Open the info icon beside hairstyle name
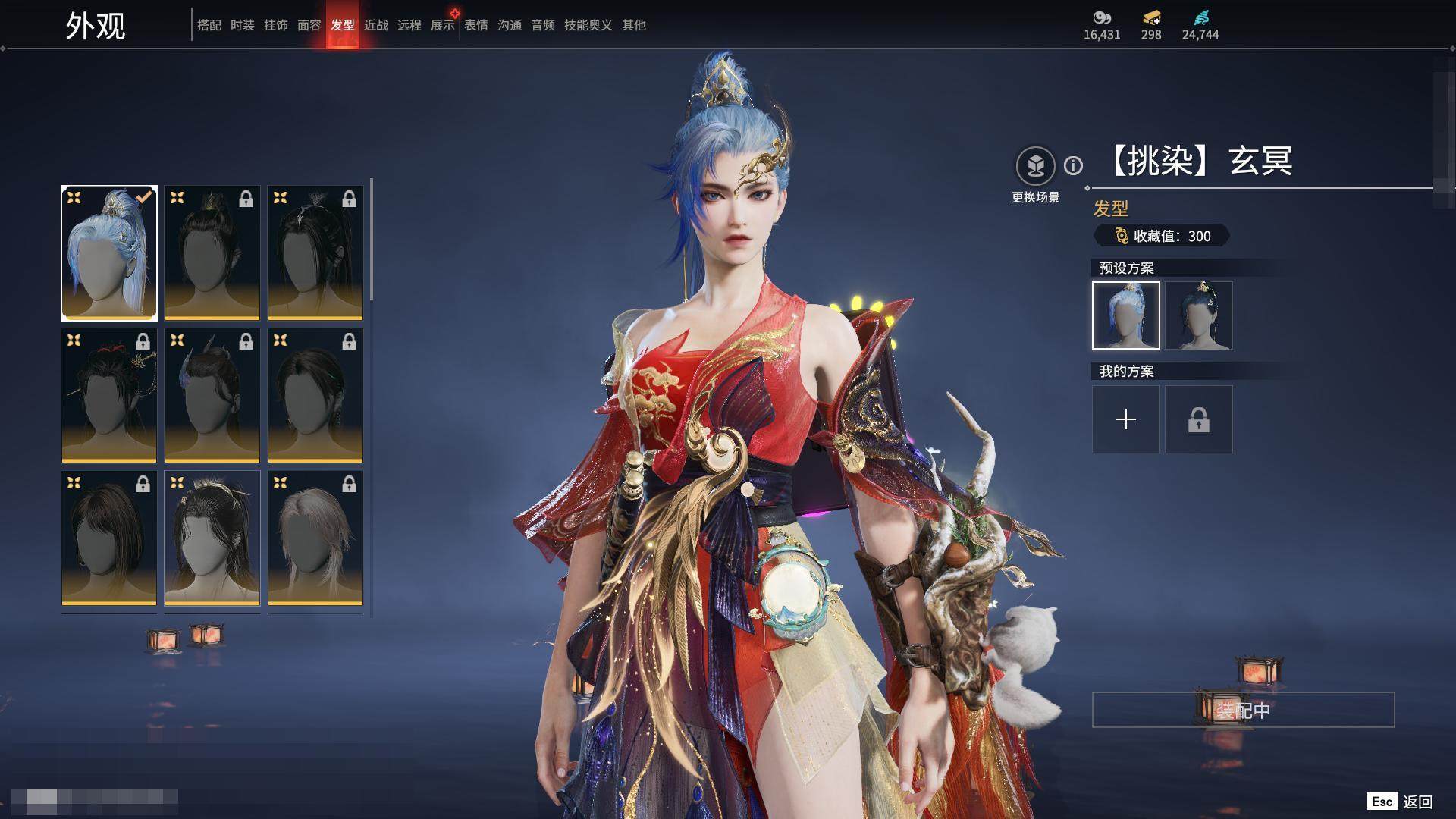The image size is (1456, 819). tap(1073, 165)
